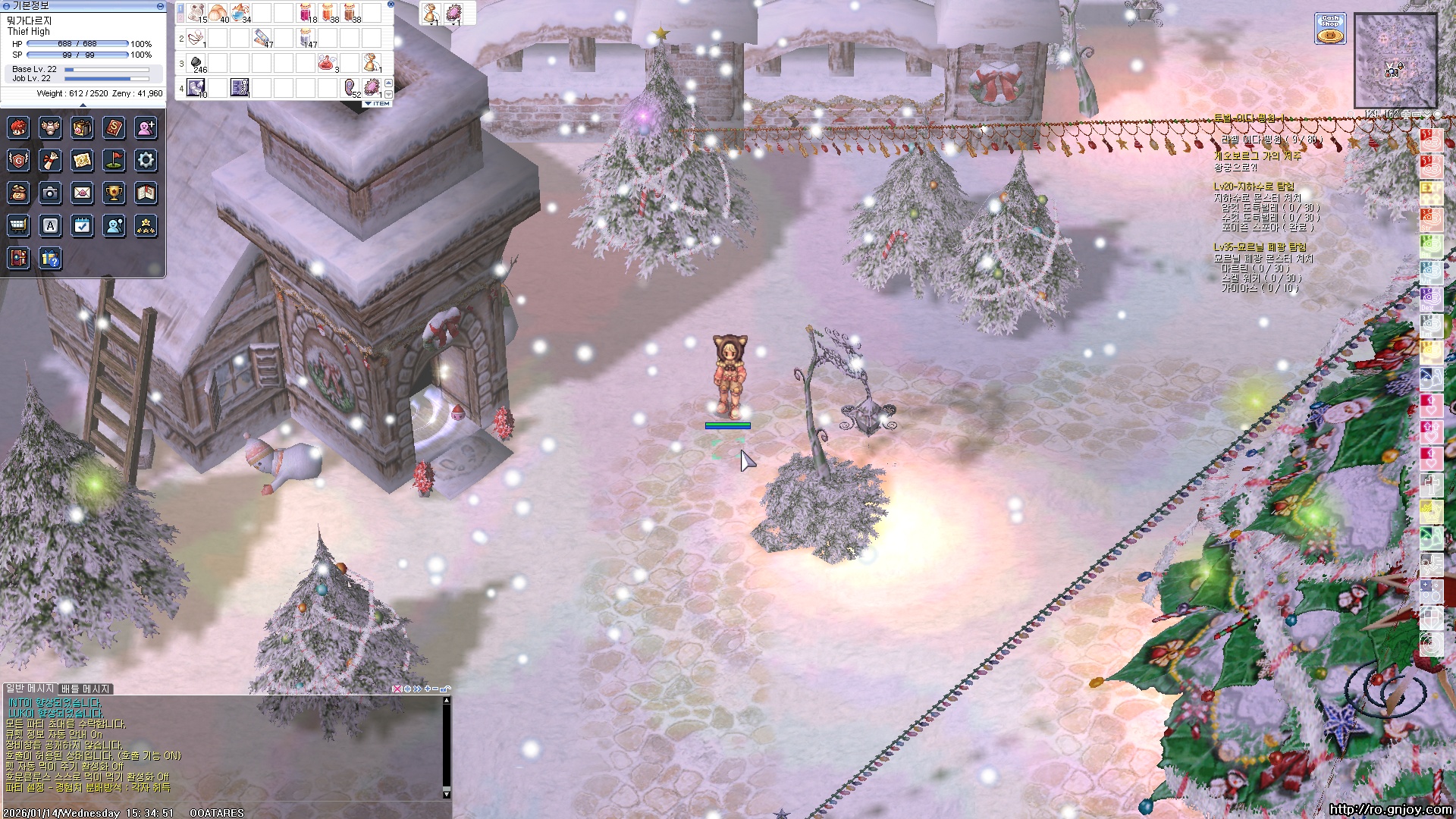Open the gift box help icon
The width and height of the screenshot is (1456, 819).
[50, 259]
